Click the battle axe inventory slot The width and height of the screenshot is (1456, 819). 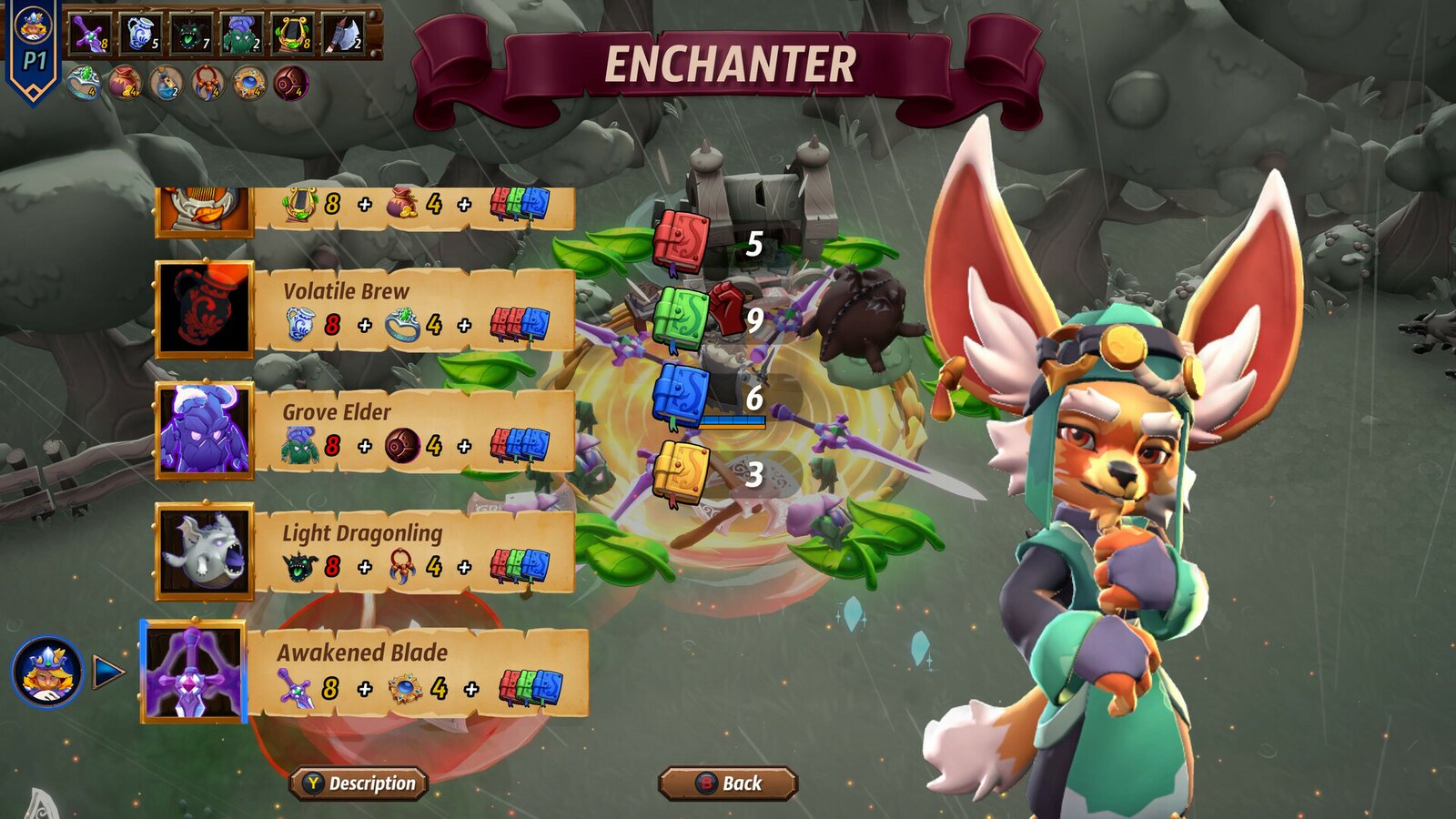(344, 34)
